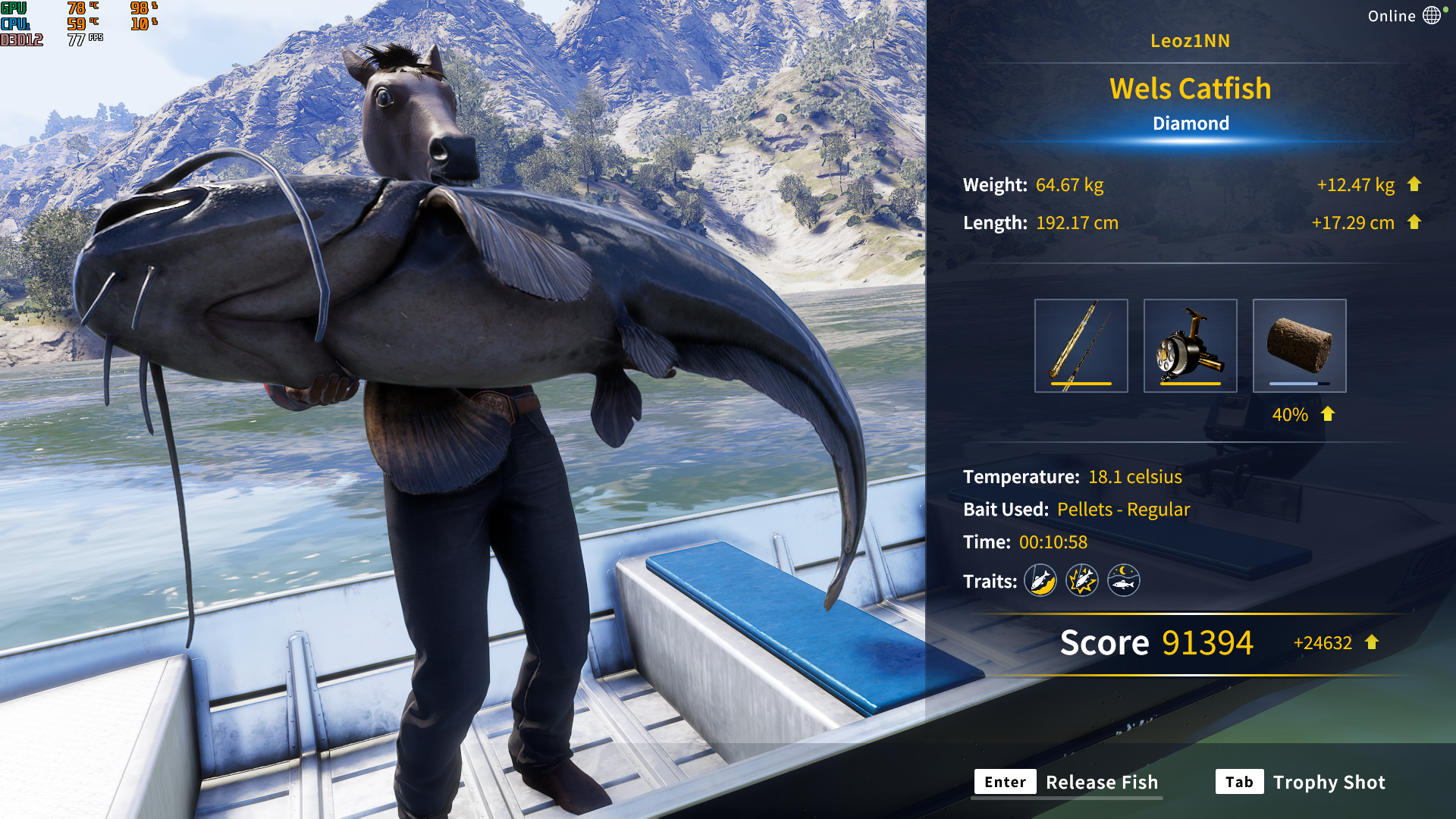Select the fishing reel equipment slot
Screen dimensions: 1456x819
(1190, 346)
